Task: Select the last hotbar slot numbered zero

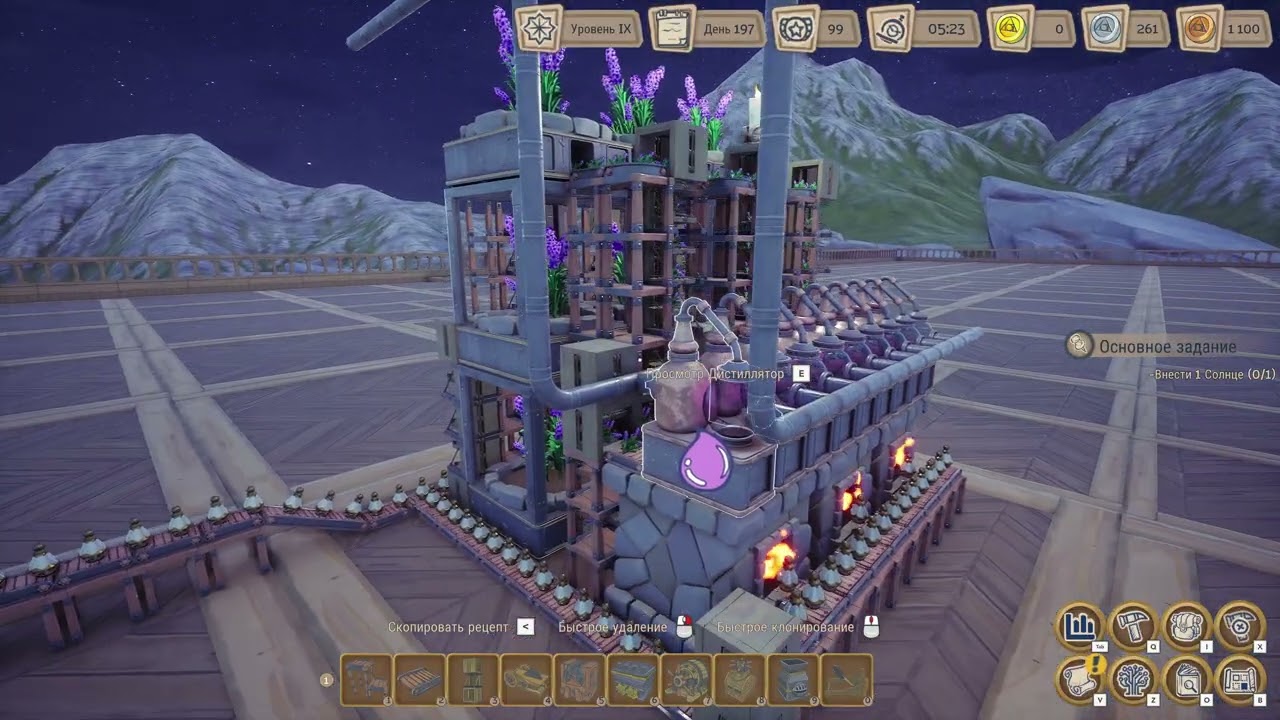Action: [846, 680]
